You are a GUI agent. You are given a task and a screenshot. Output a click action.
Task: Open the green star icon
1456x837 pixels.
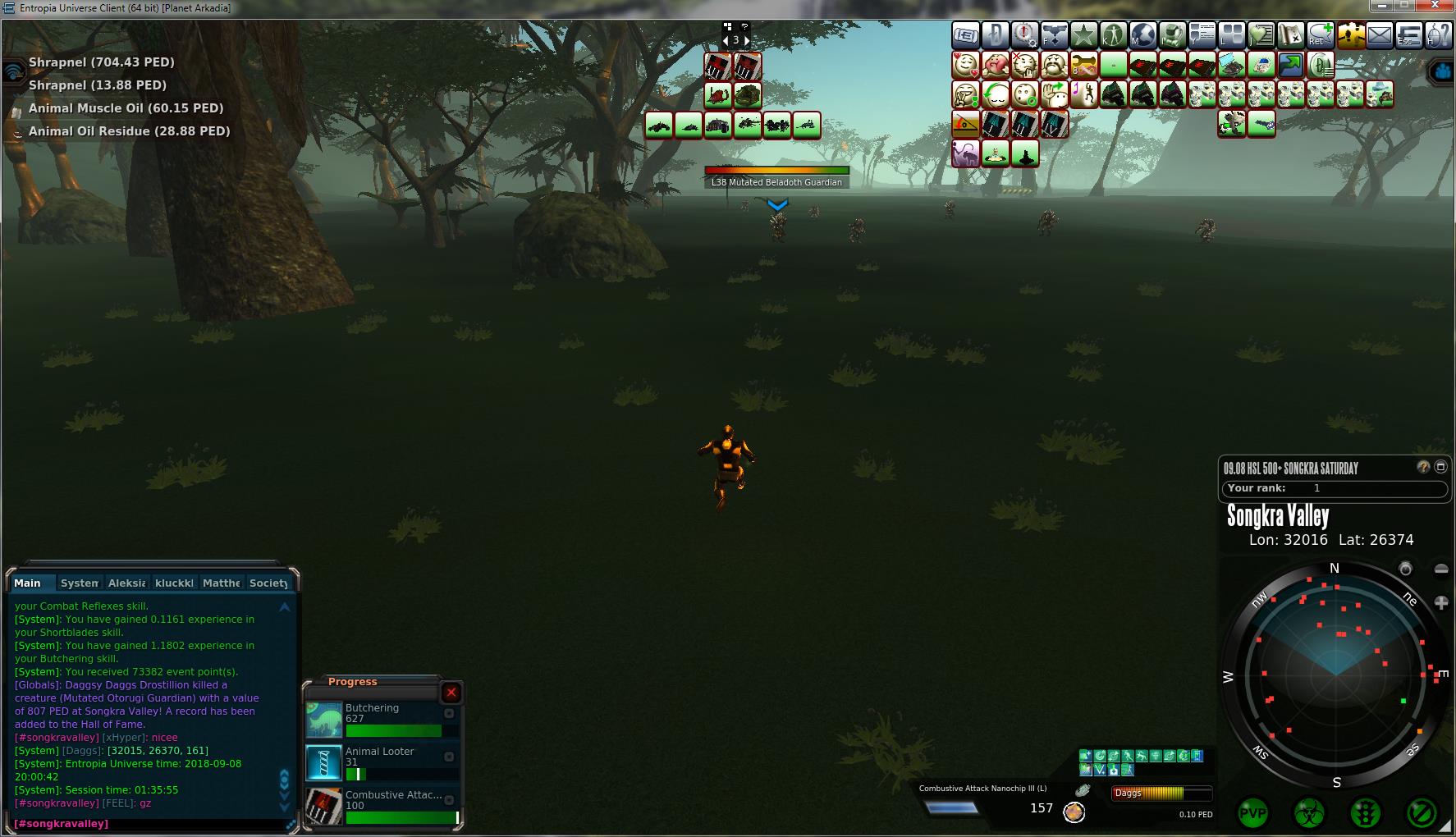[x=1084, y=35]
